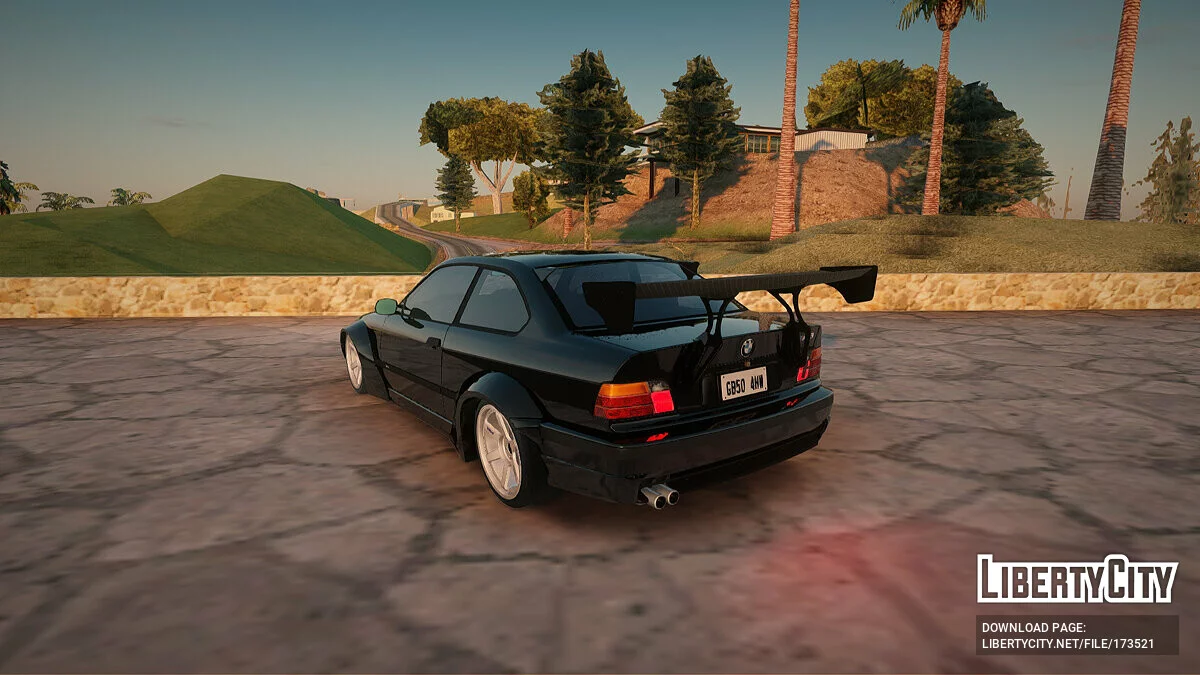
Task: Click the LibertyCity logo watermark
Action: 1077,579
